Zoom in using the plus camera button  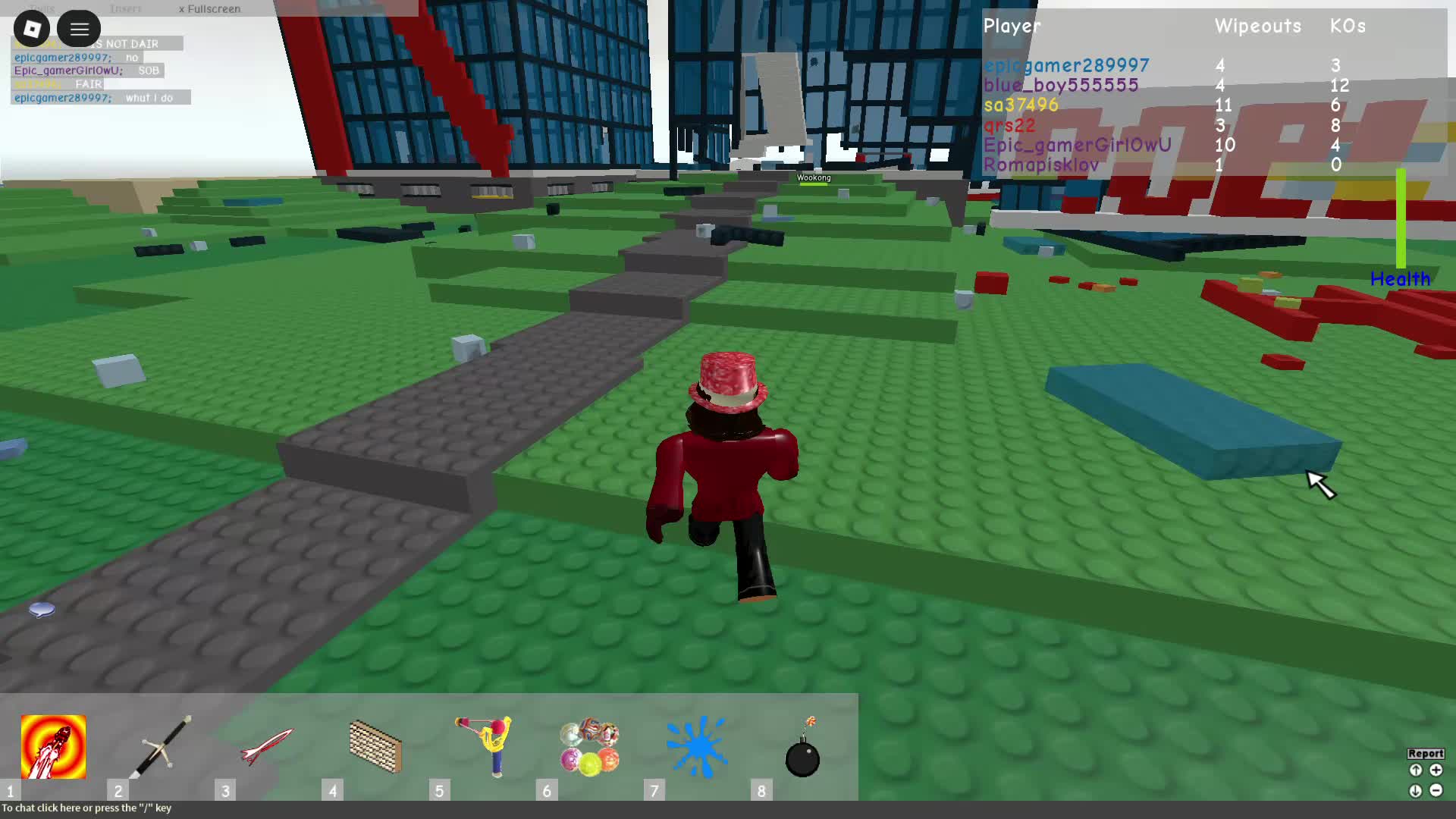1437,769
